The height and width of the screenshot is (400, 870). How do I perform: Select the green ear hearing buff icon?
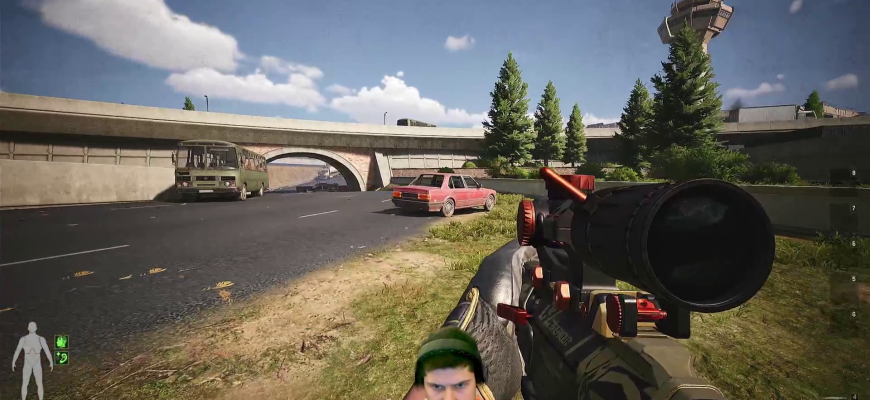pos(62,357)
